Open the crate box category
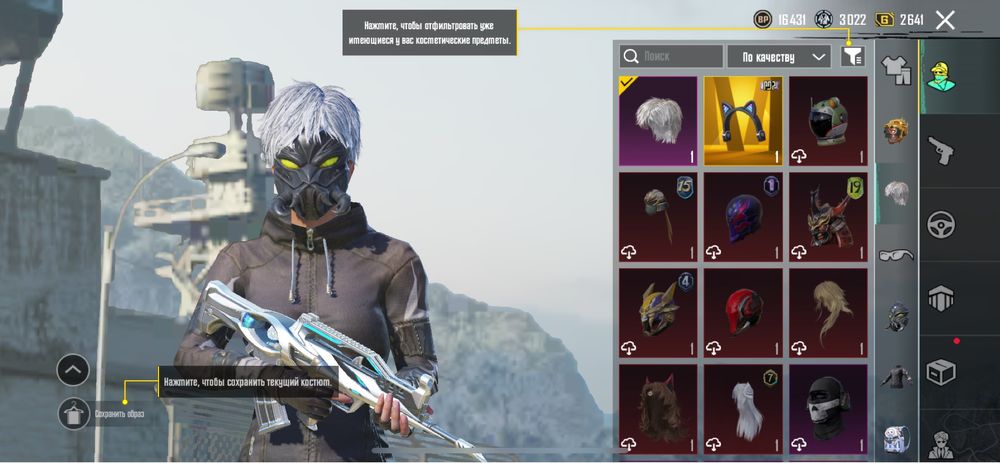The image size is (1000, 463). [940, 370]
